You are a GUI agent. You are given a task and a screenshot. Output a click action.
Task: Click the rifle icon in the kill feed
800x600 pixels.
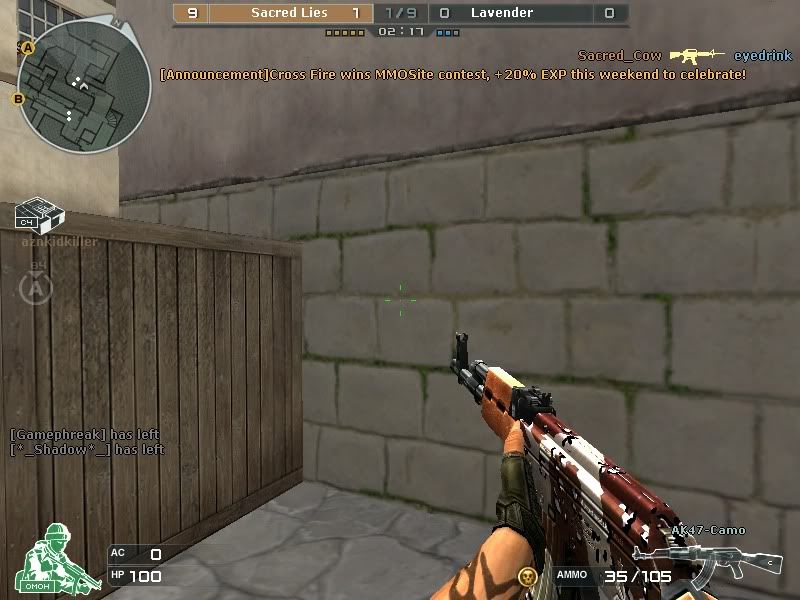(x=697, y=56)
